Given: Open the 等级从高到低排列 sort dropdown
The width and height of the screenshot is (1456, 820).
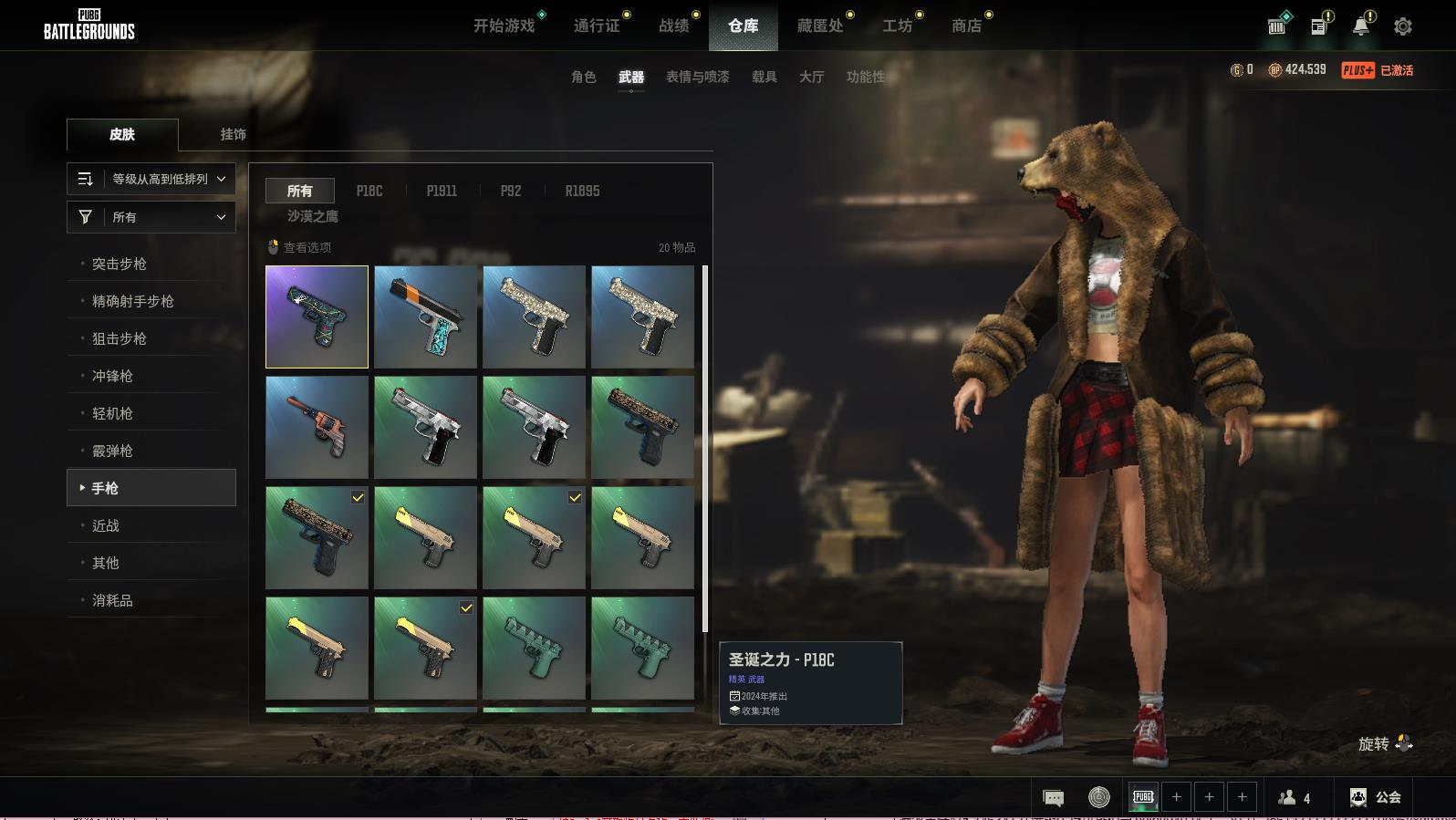Looking at the screenshot, I should click(x=151, y=179).
